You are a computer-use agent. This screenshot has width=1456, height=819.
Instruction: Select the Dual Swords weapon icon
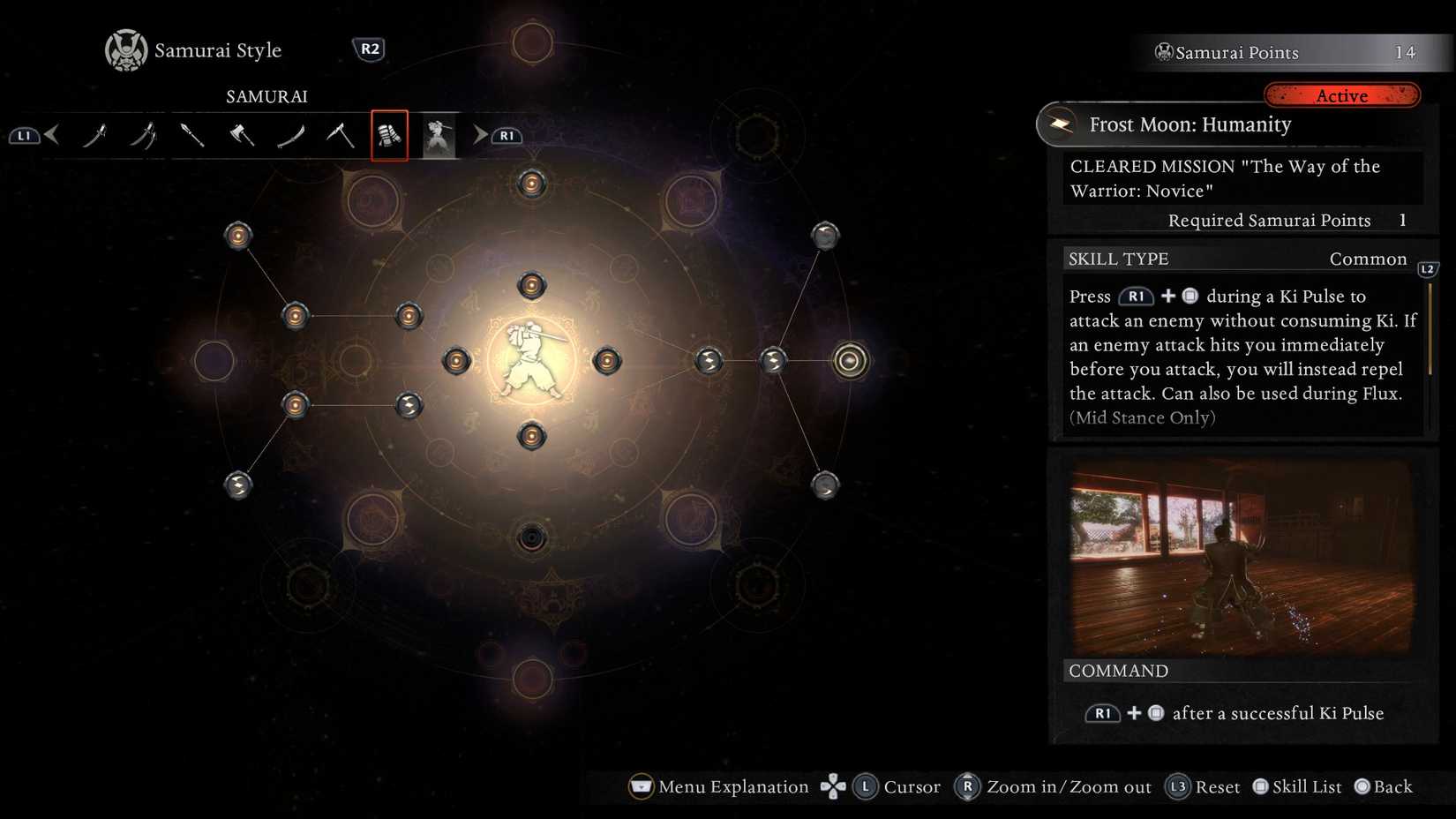click(x=144, y=135)
